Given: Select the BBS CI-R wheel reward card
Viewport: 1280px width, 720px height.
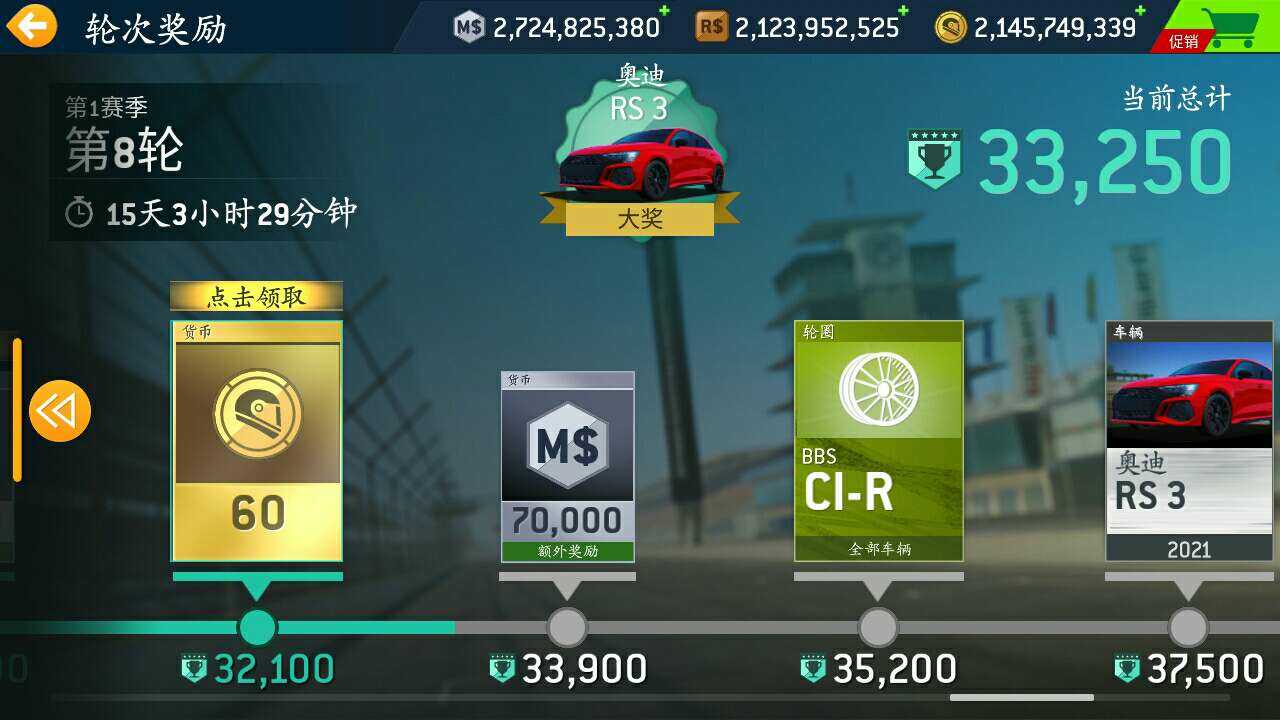Looking at the screenshot, I should pos(878,441).
